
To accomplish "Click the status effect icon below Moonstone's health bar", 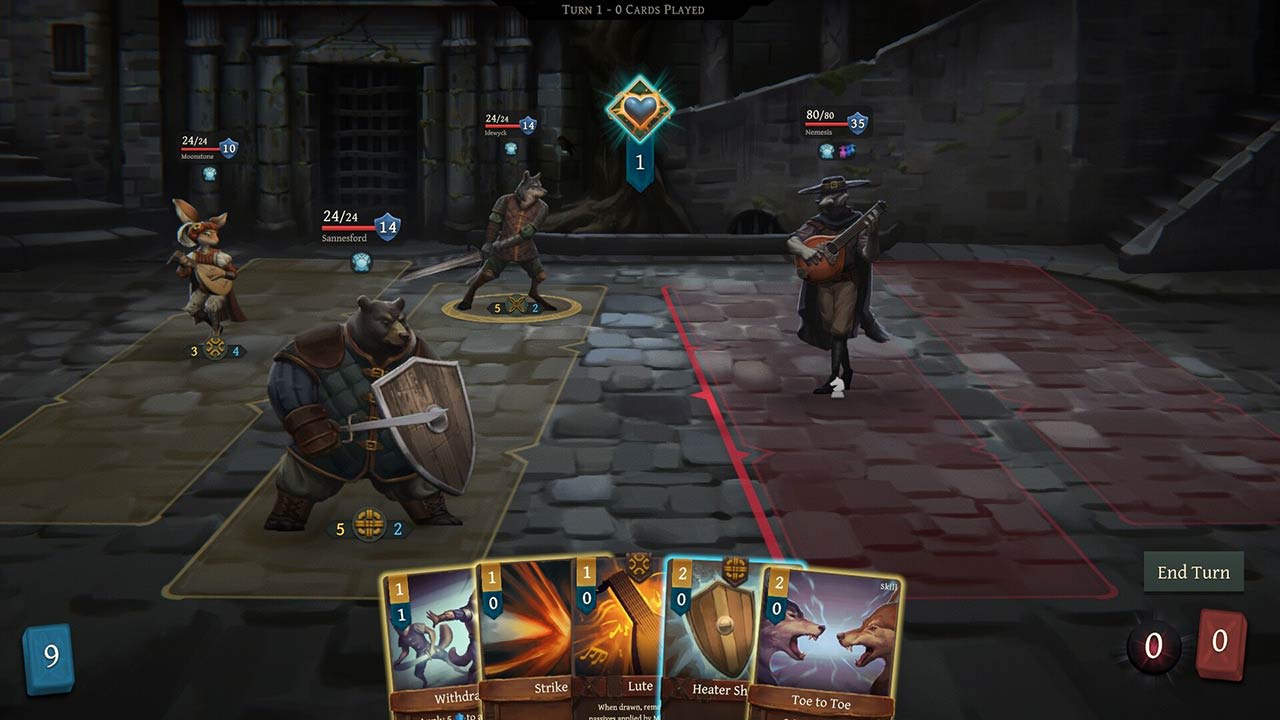I will tap(209, 174).
